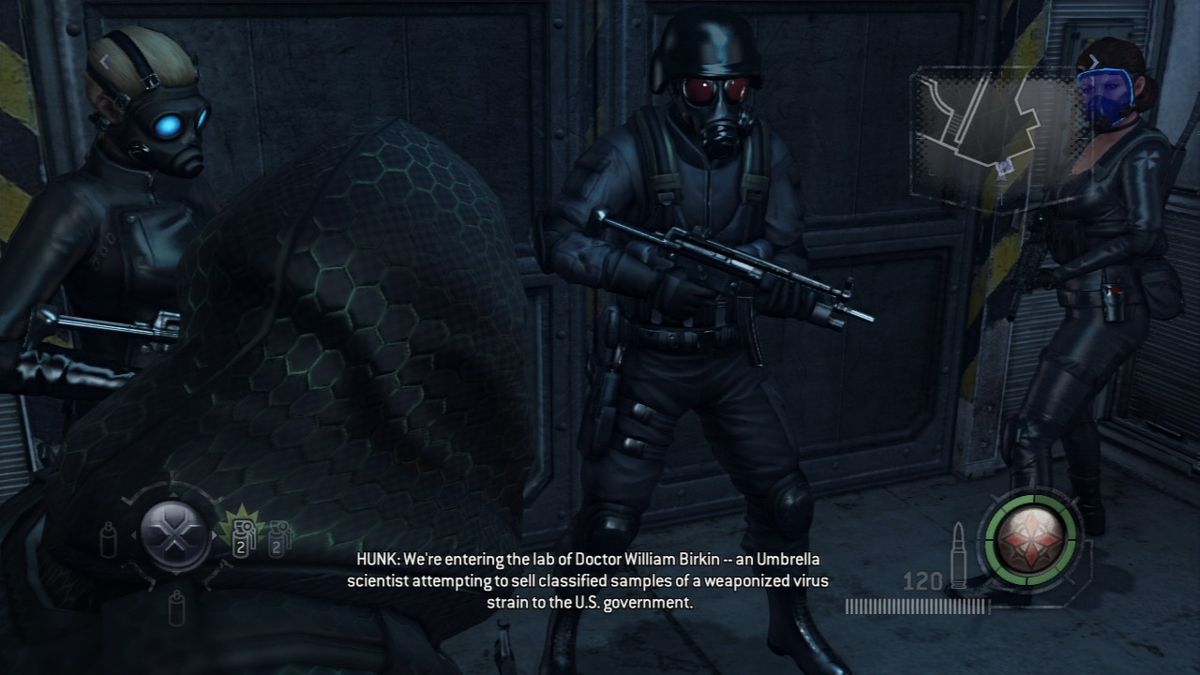Select the highlighted grenade with green burst

(x=240, y=536)
